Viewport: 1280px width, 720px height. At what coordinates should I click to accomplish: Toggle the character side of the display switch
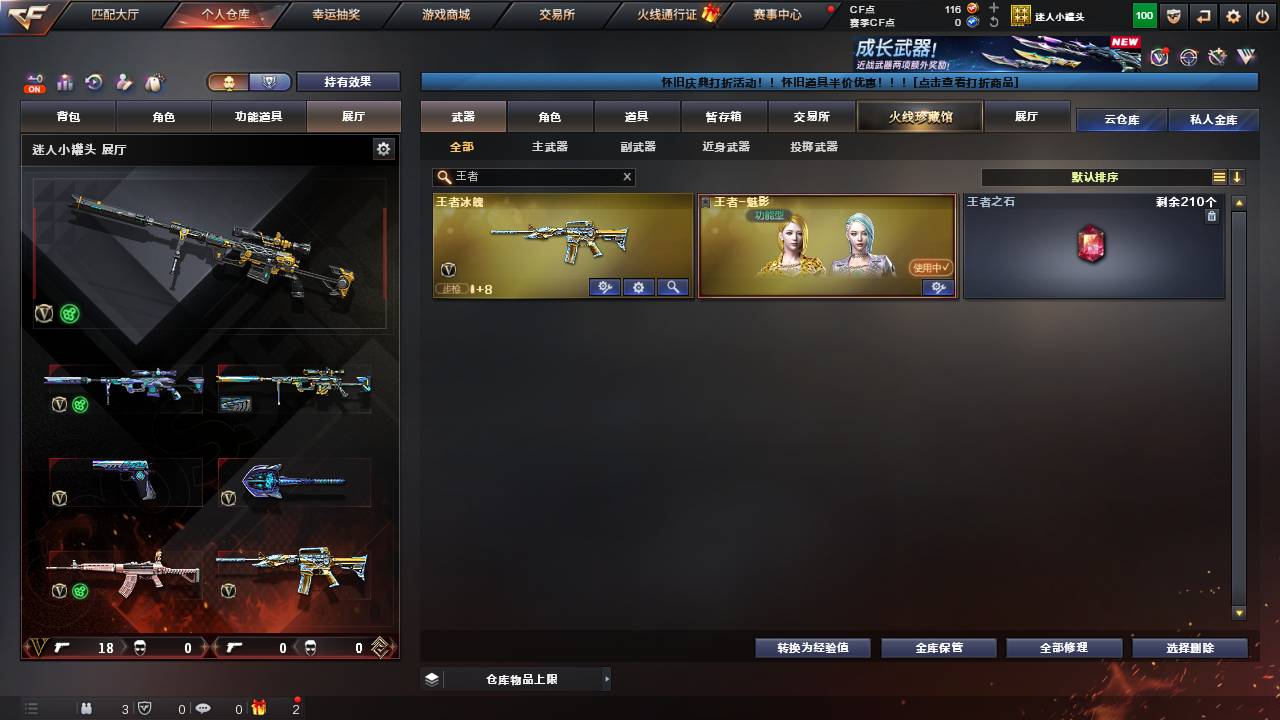point(229,83)
